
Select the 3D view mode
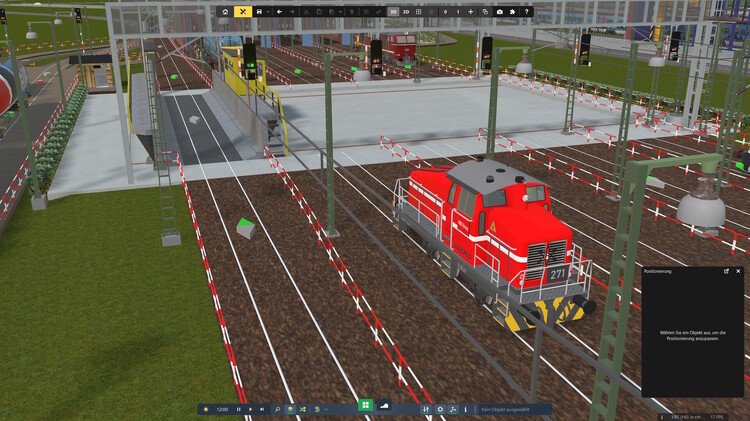[x=392, y=11]
